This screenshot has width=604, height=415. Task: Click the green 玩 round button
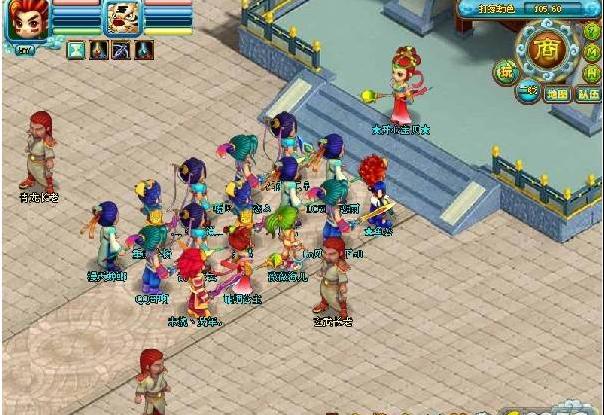click(x=505, y=71)
